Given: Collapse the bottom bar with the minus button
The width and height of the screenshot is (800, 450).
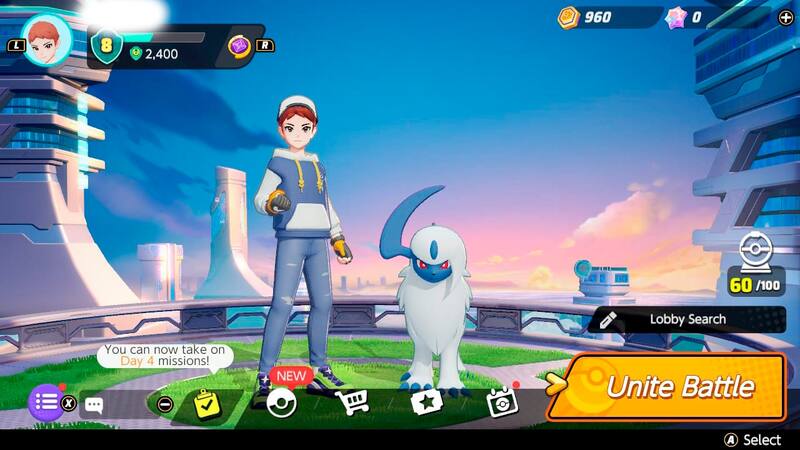Looking at the screenshot, I should point(166,404).
